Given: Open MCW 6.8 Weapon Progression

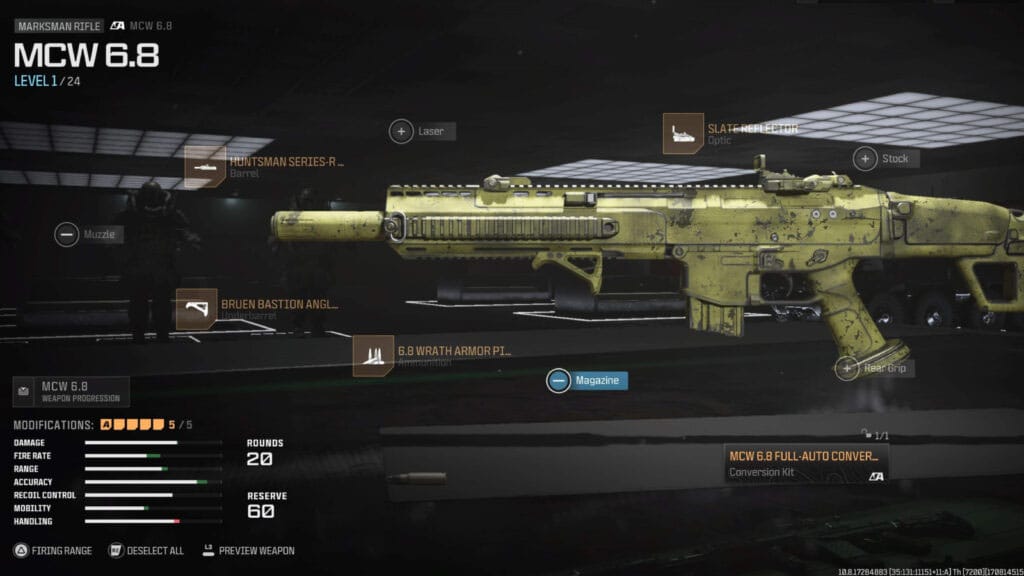Looking at the screenshot, I should [x=71, y=391].
